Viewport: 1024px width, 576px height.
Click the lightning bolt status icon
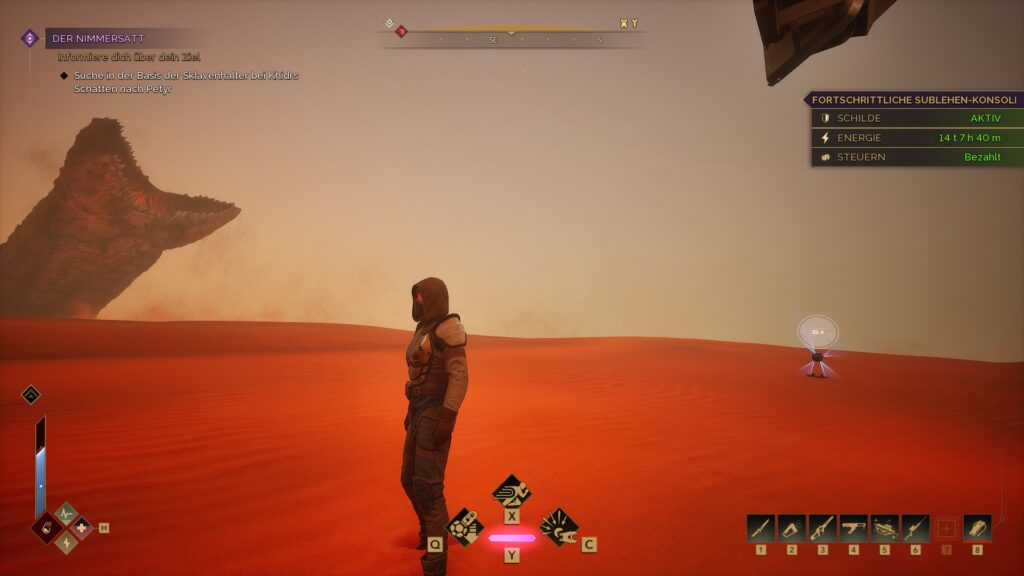(x=66, y=541)
